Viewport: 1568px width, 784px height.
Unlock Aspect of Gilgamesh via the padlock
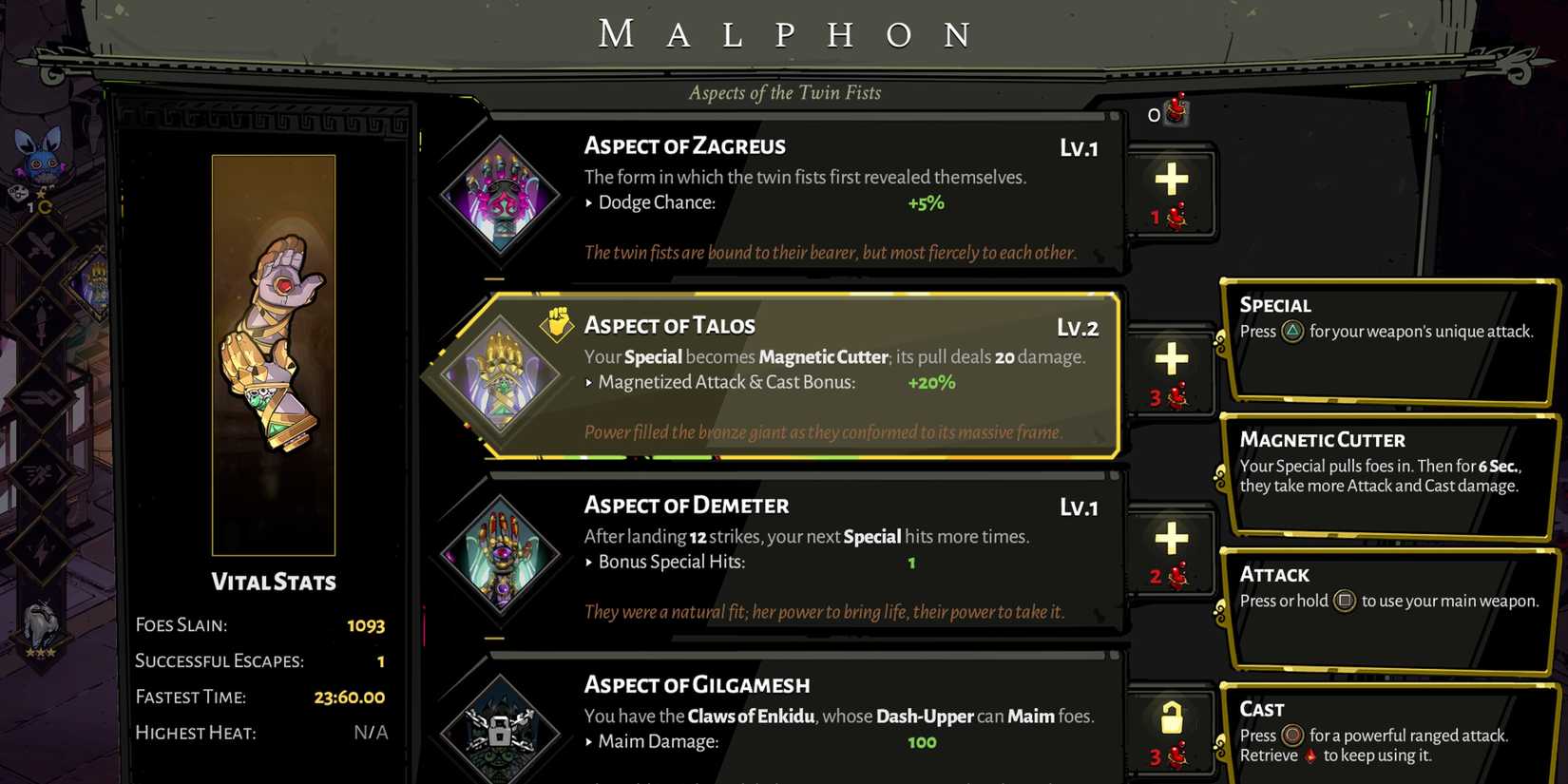point(1171,719)
